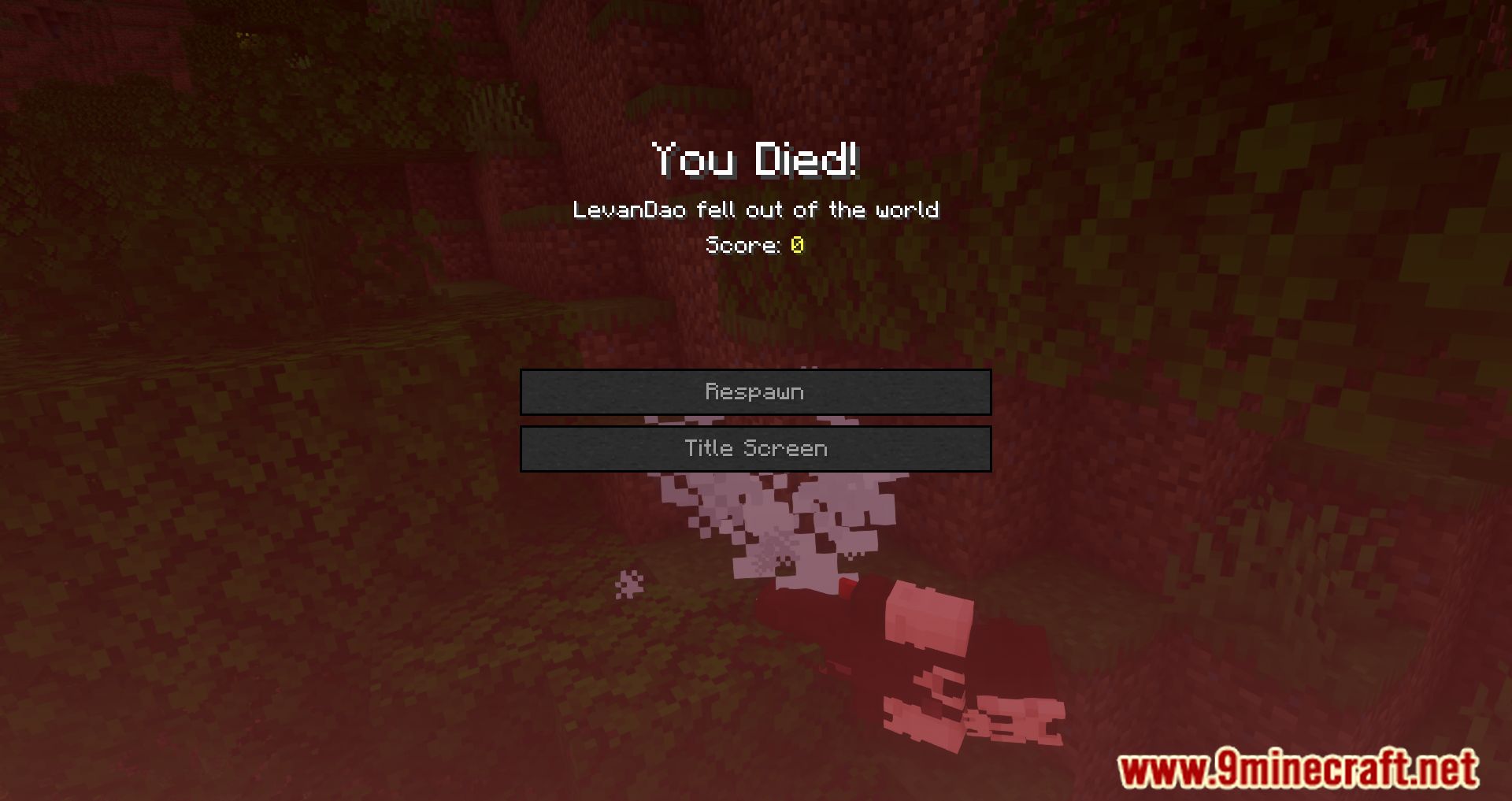
Task: Click the yellow Score value showing 0
Action: pos(796,244)
